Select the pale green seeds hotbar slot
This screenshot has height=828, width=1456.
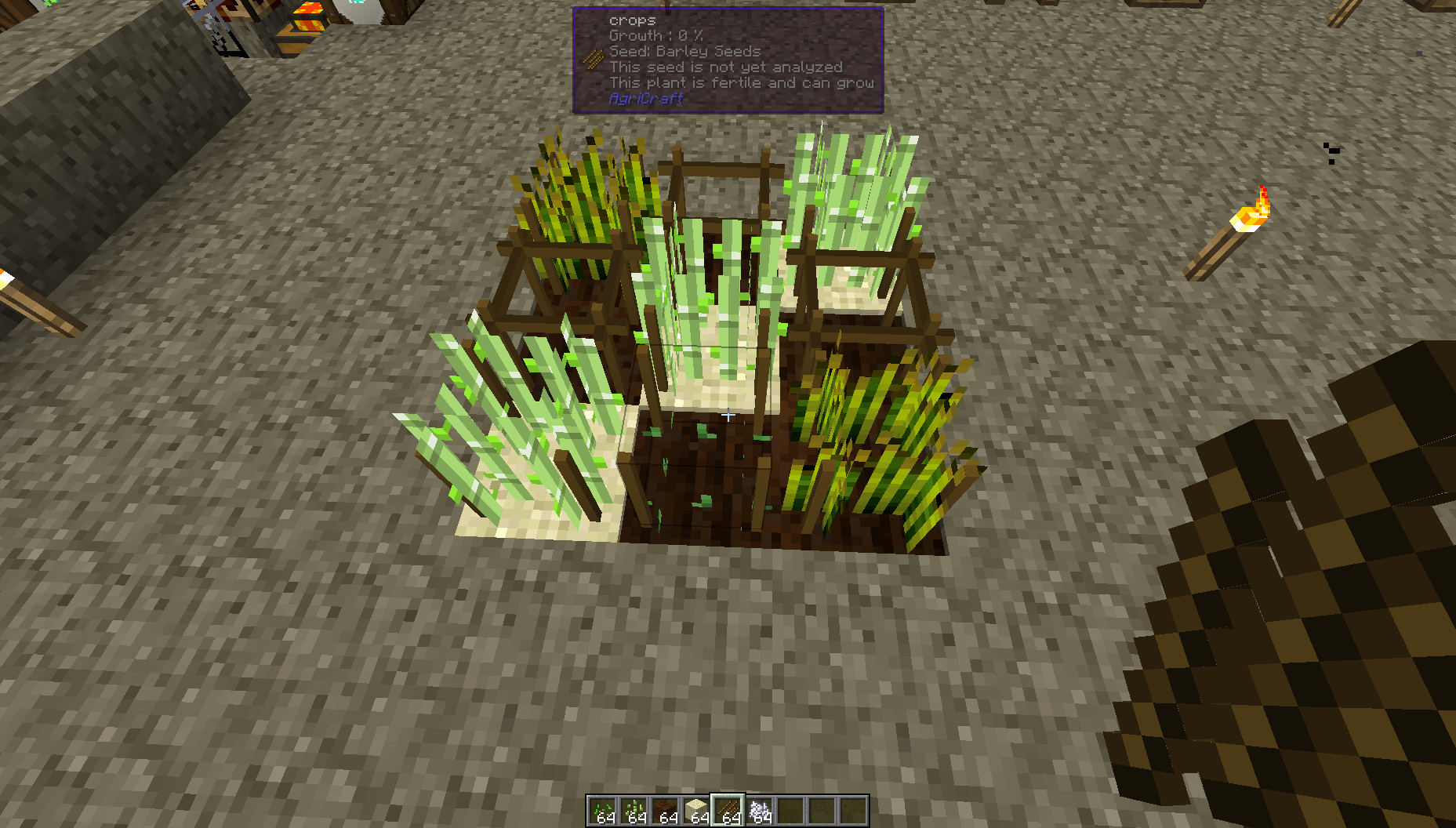[x=634, y=810]
